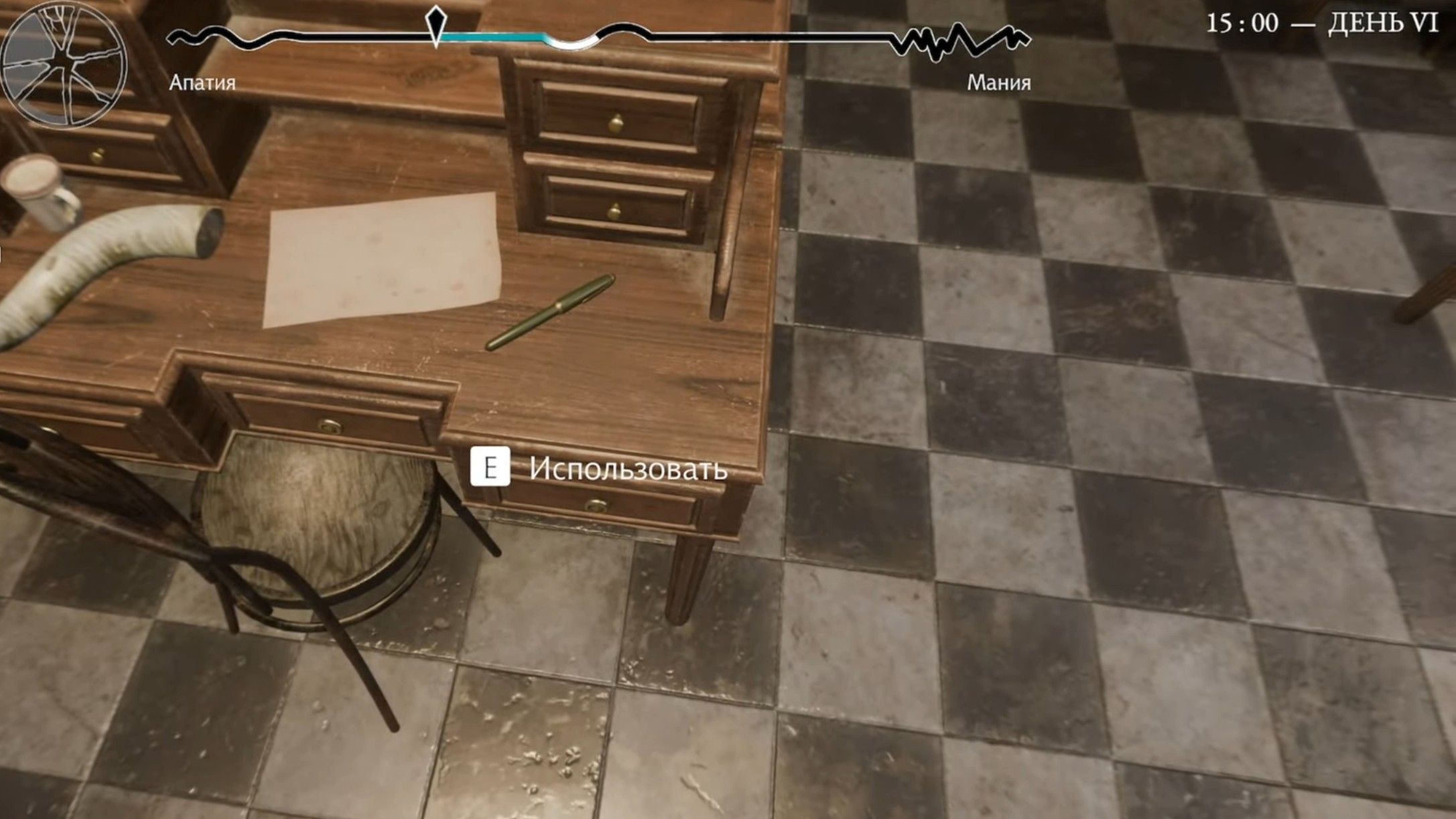Select the upper brass drawer knob
This screenshot has height=819, width=1456.
(614, 123)
